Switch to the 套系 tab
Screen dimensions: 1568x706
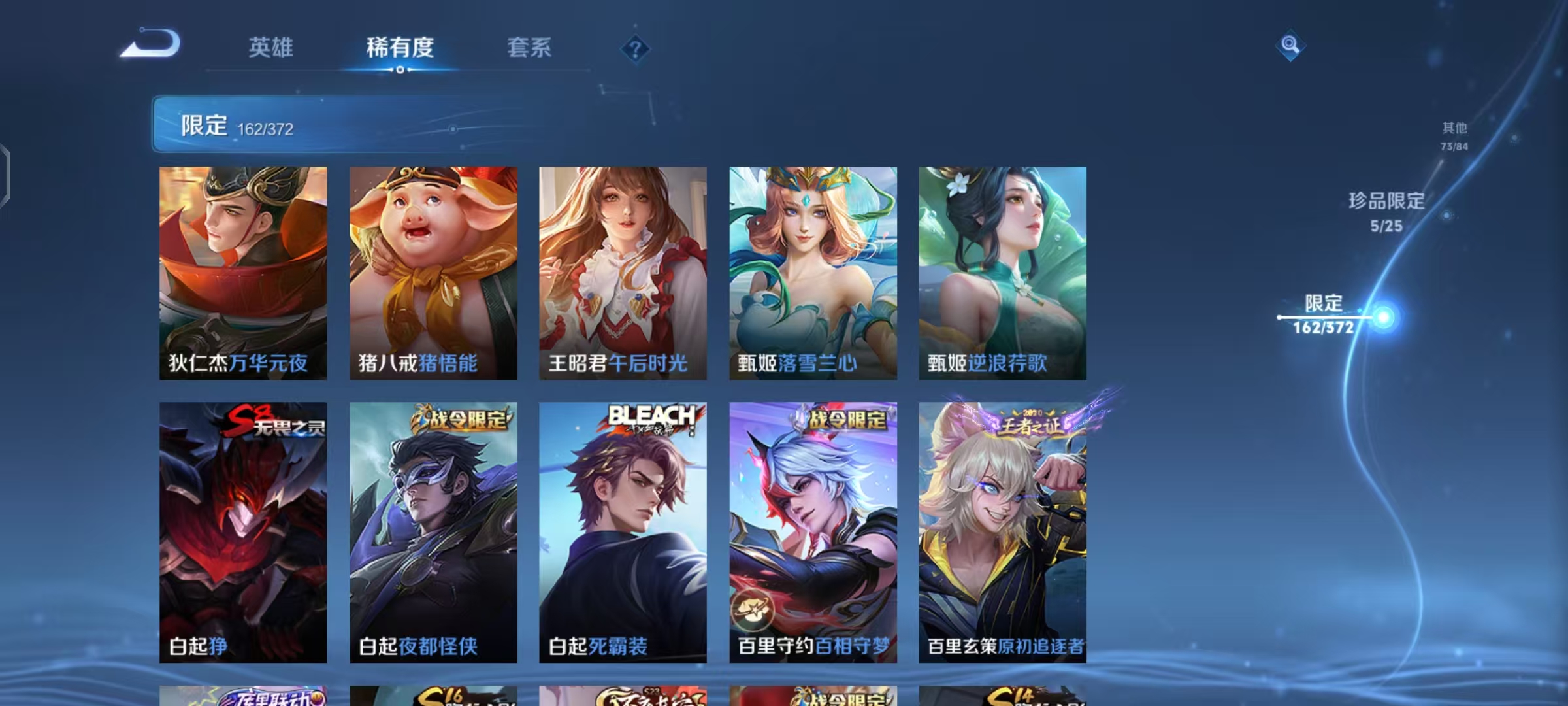529,47
